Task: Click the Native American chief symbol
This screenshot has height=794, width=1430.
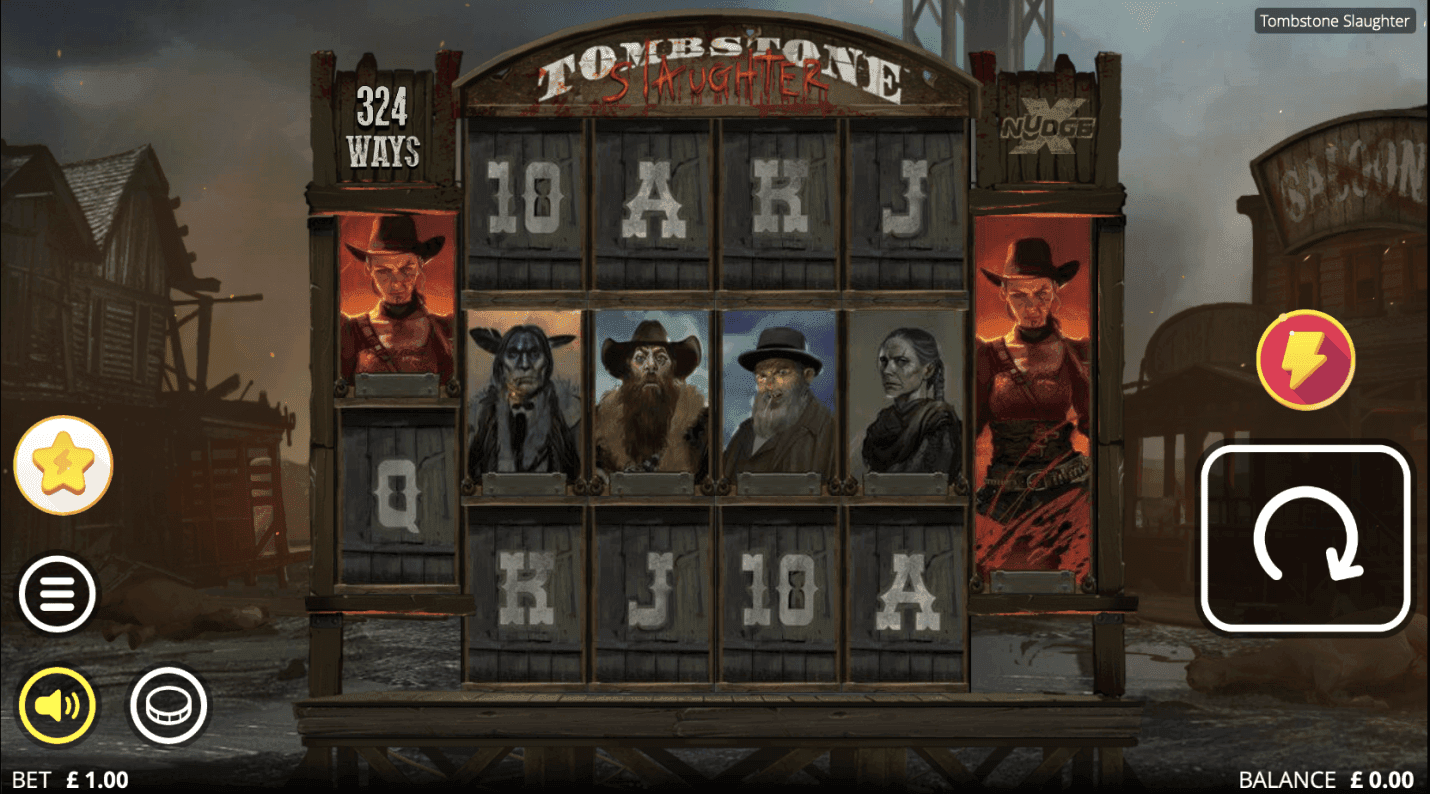Action: pyautogui.click(x=525, y=400)
